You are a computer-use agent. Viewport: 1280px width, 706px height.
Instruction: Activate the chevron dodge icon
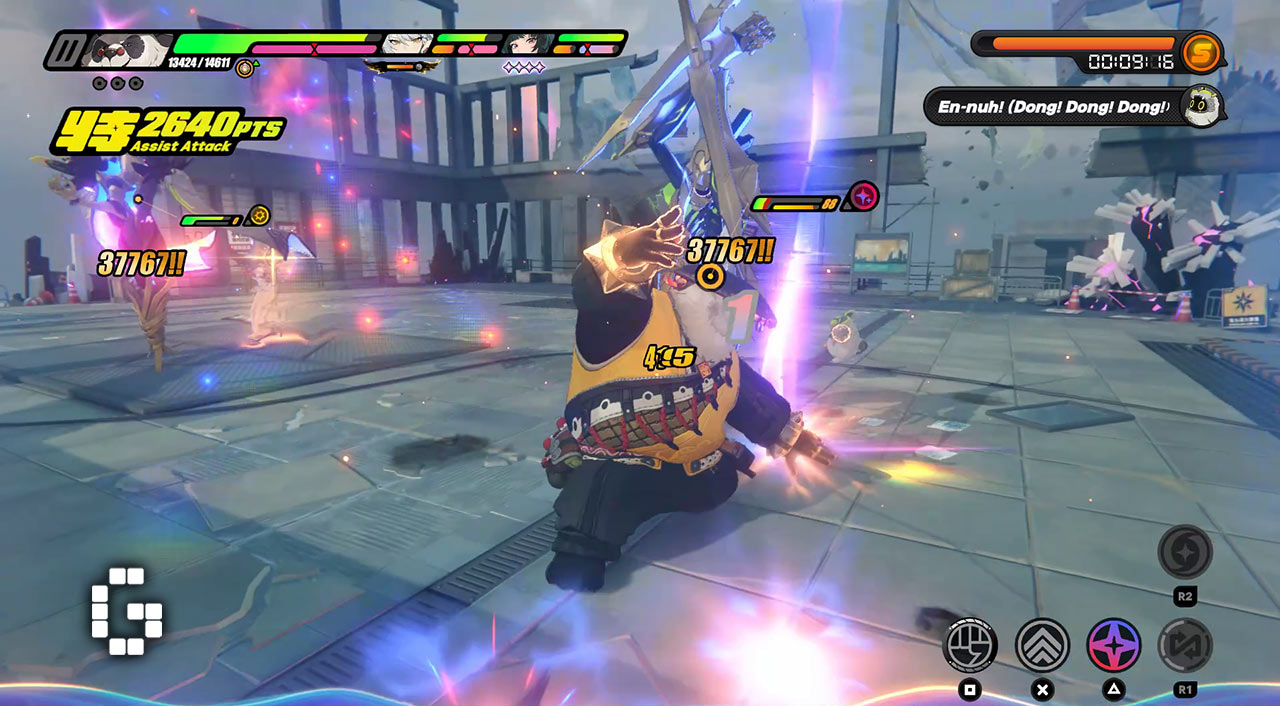[1042, 644]
